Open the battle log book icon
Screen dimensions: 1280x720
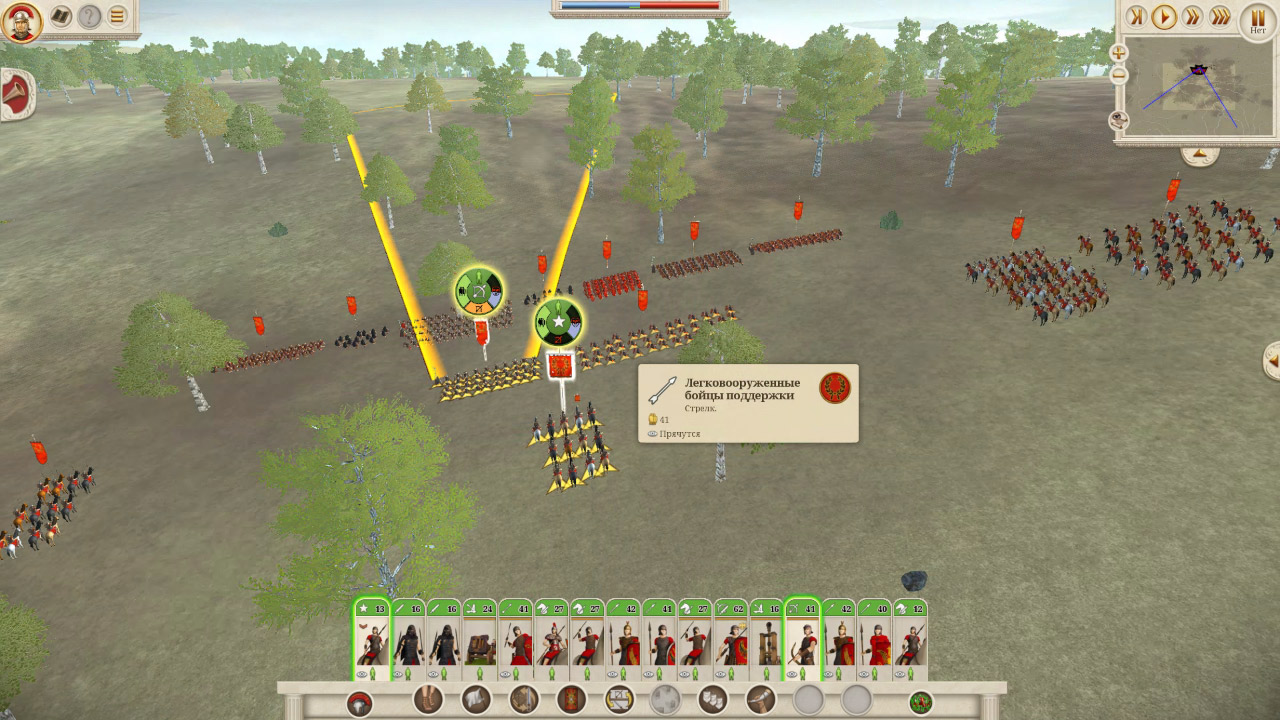[60, 15]
